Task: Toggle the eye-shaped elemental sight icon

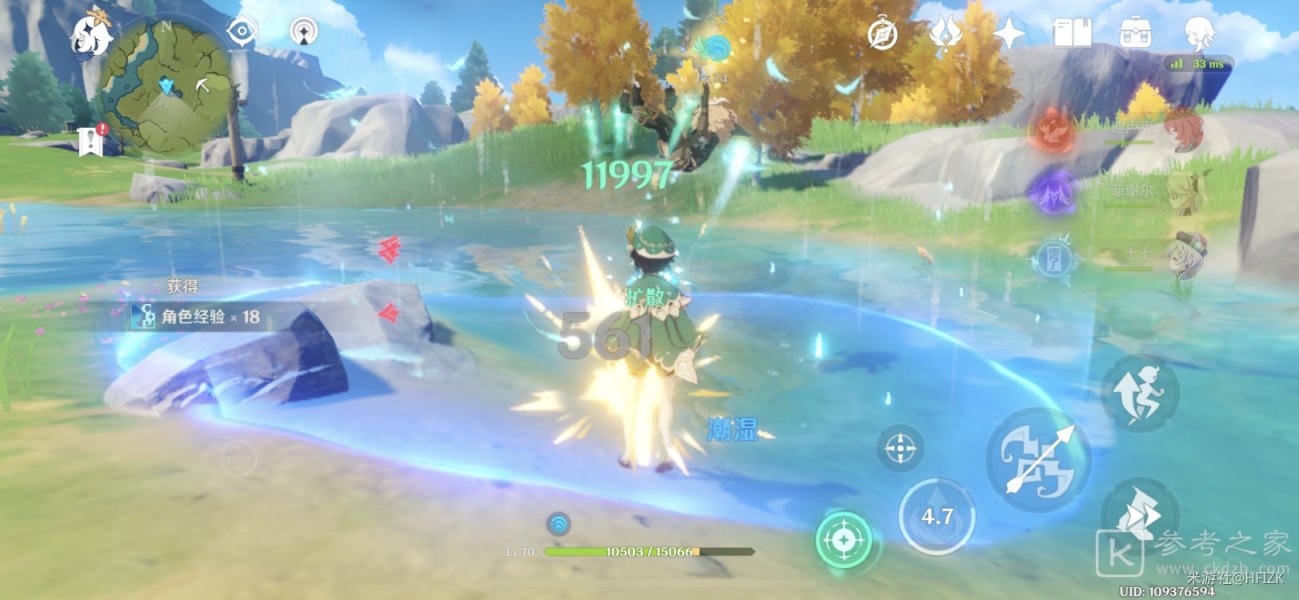Action: (x=241, y=31)
